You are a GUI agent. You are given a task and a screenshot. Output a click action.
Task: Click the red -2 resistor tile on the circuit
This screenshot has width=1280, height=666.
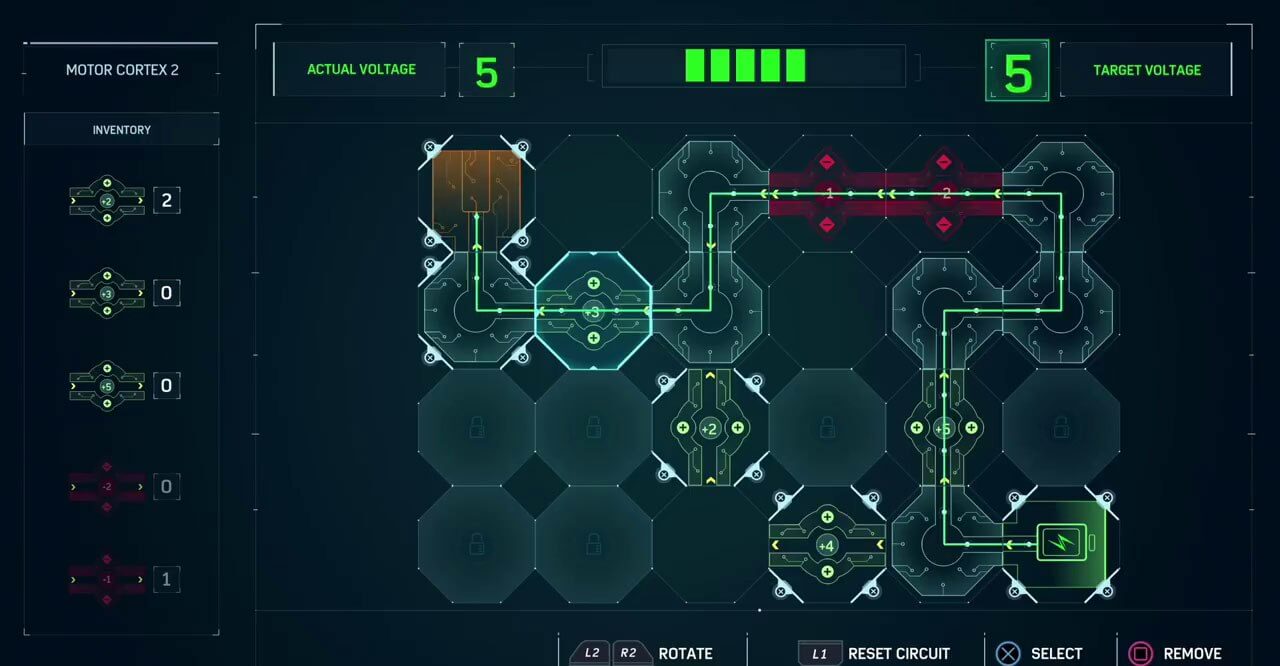click(x=943, y=193)
